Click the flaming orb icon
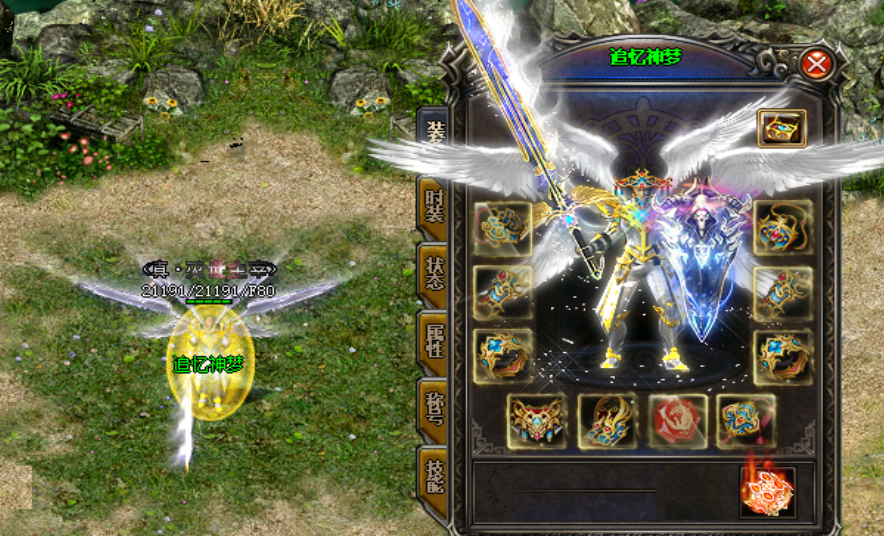This screenshot has height=536, width=884. (767, 492)
